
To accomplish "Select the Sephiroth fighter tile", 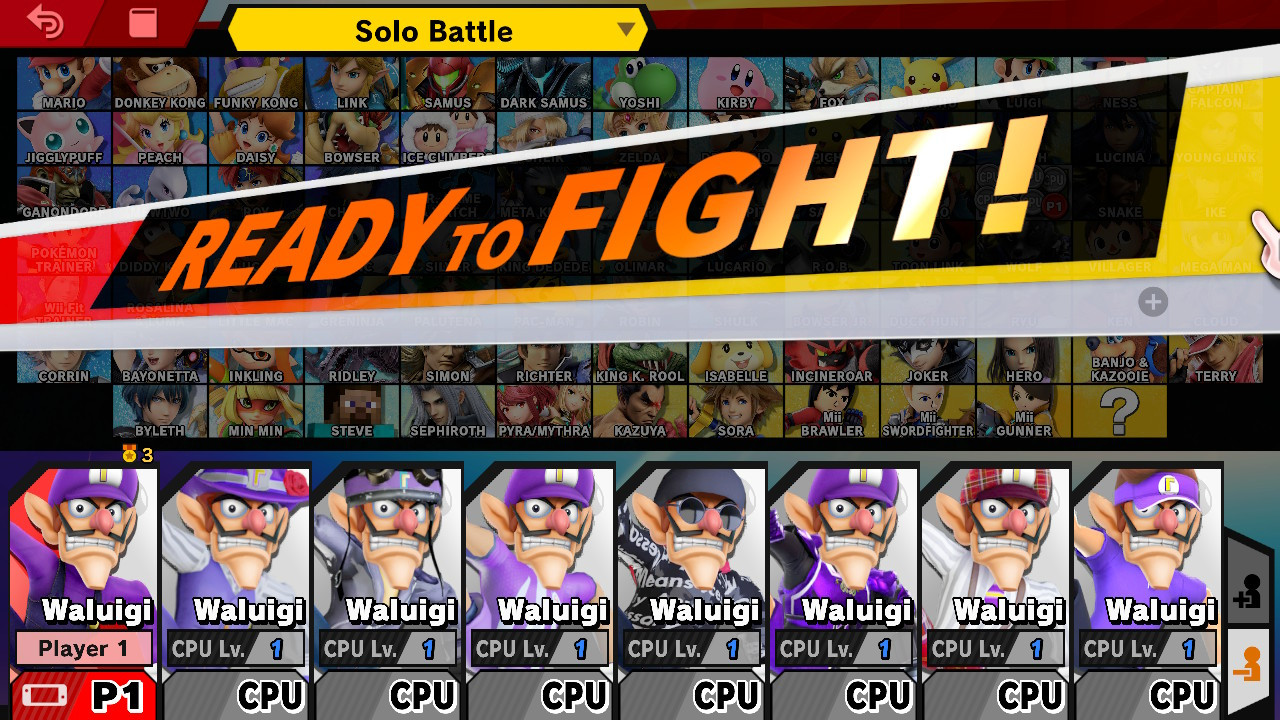I will [446, 412].
